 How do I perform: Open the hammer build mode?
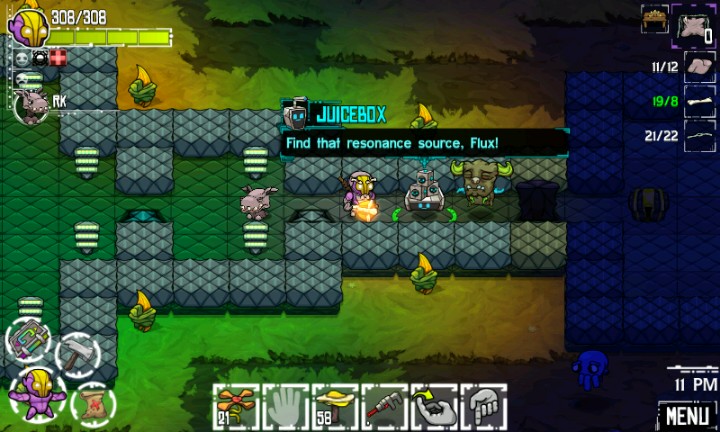click(76, 354)
